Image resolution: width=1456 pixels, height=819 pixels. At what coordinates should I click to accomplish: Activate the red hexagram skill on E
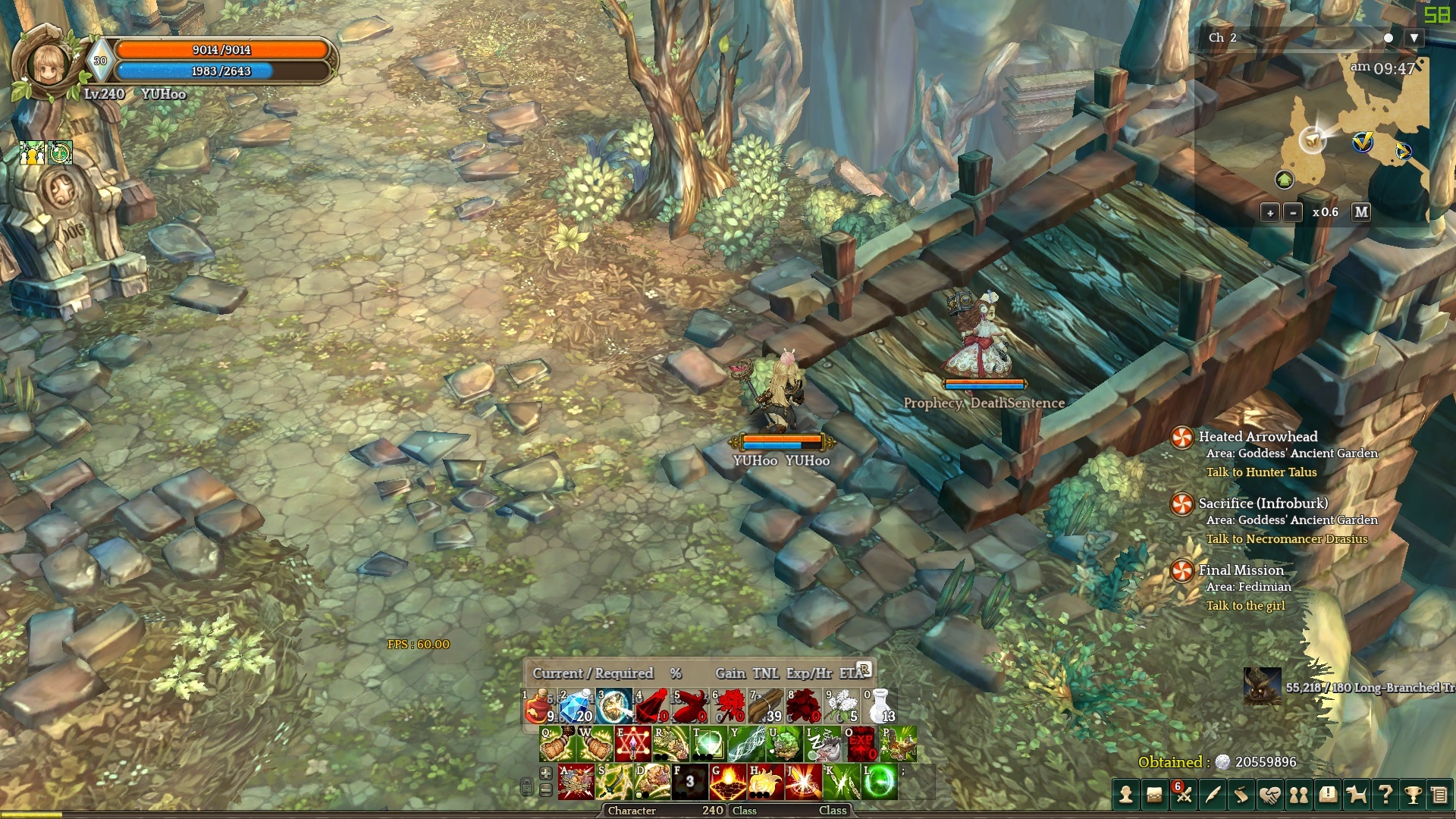633,744
